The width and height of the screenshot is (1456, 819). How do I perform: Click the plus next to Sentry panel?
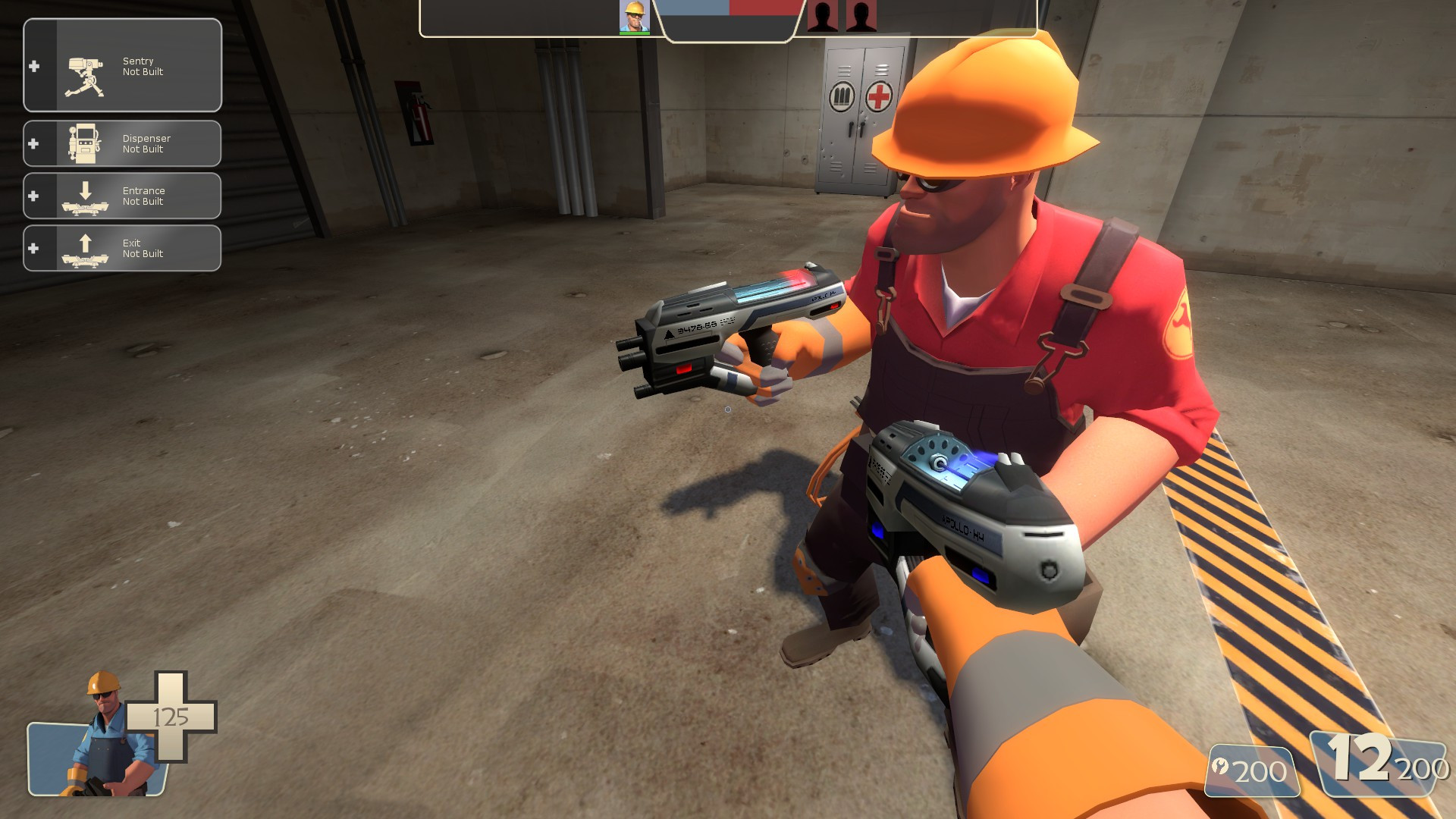(x=33, y=66)
